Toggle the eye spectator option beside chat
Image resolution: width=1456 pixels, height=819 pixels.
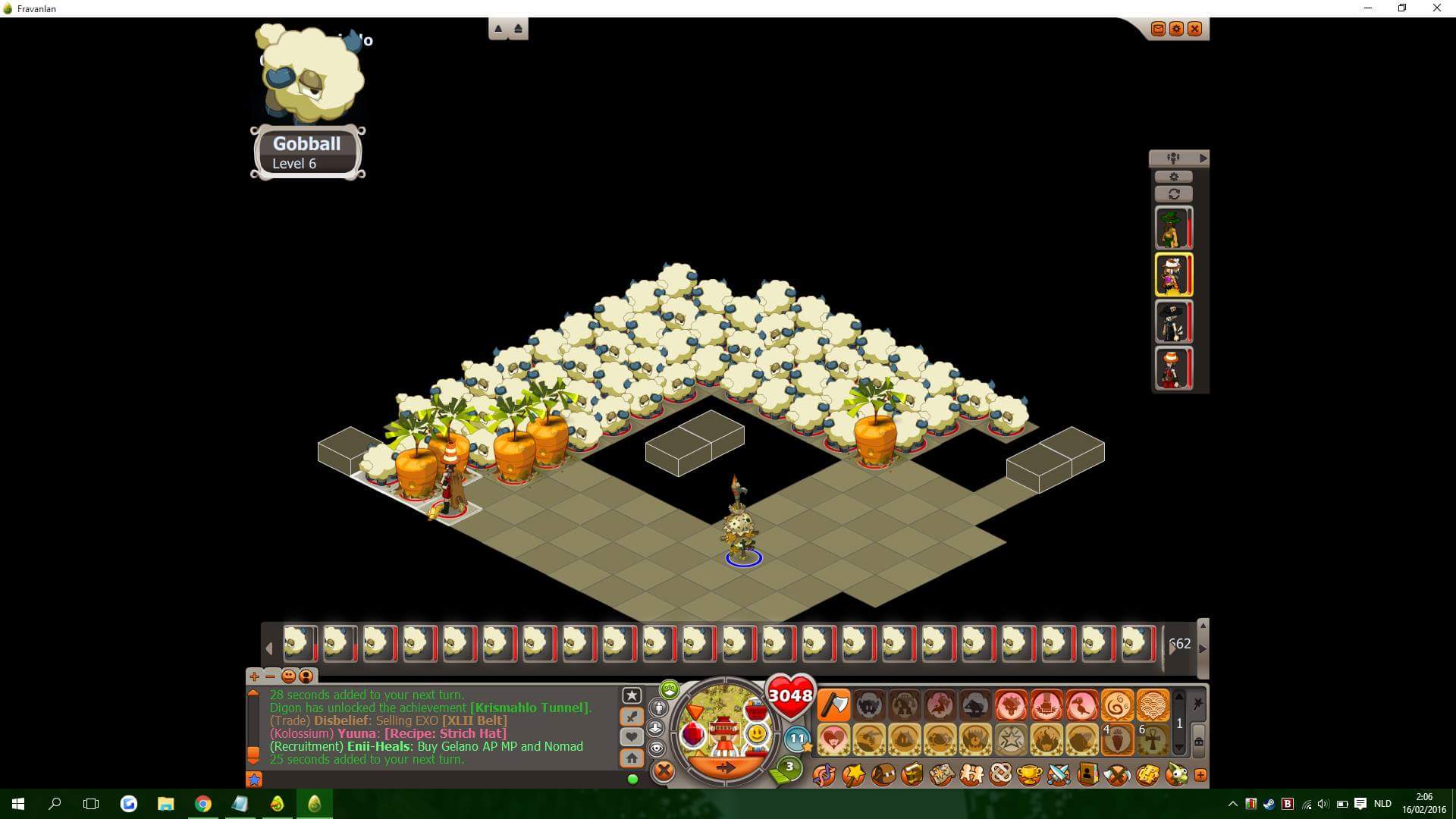point(656,748)
